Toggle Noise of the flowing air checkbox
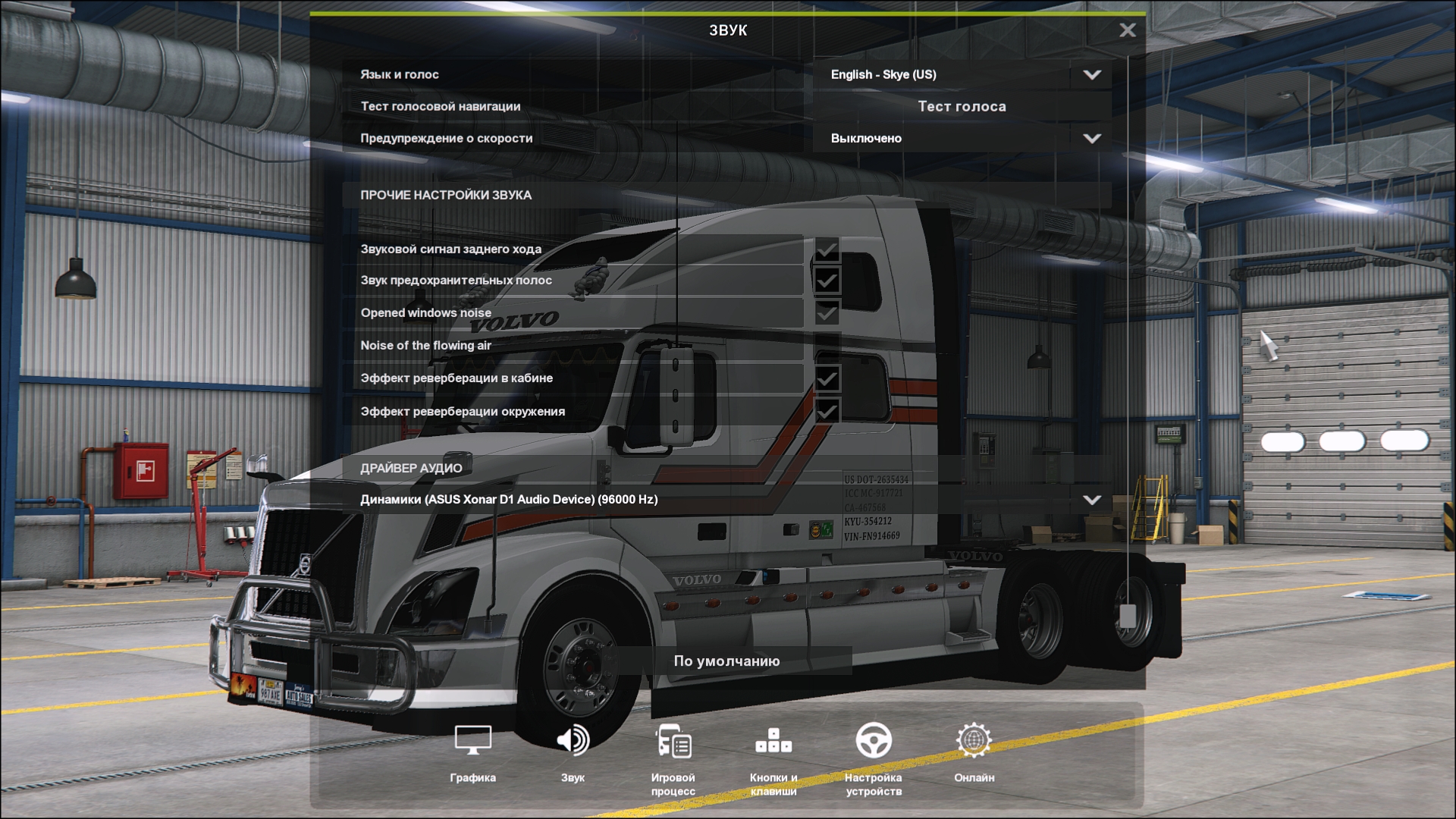This screenshot has width=1456, height=819. click(x=827, y=345)
